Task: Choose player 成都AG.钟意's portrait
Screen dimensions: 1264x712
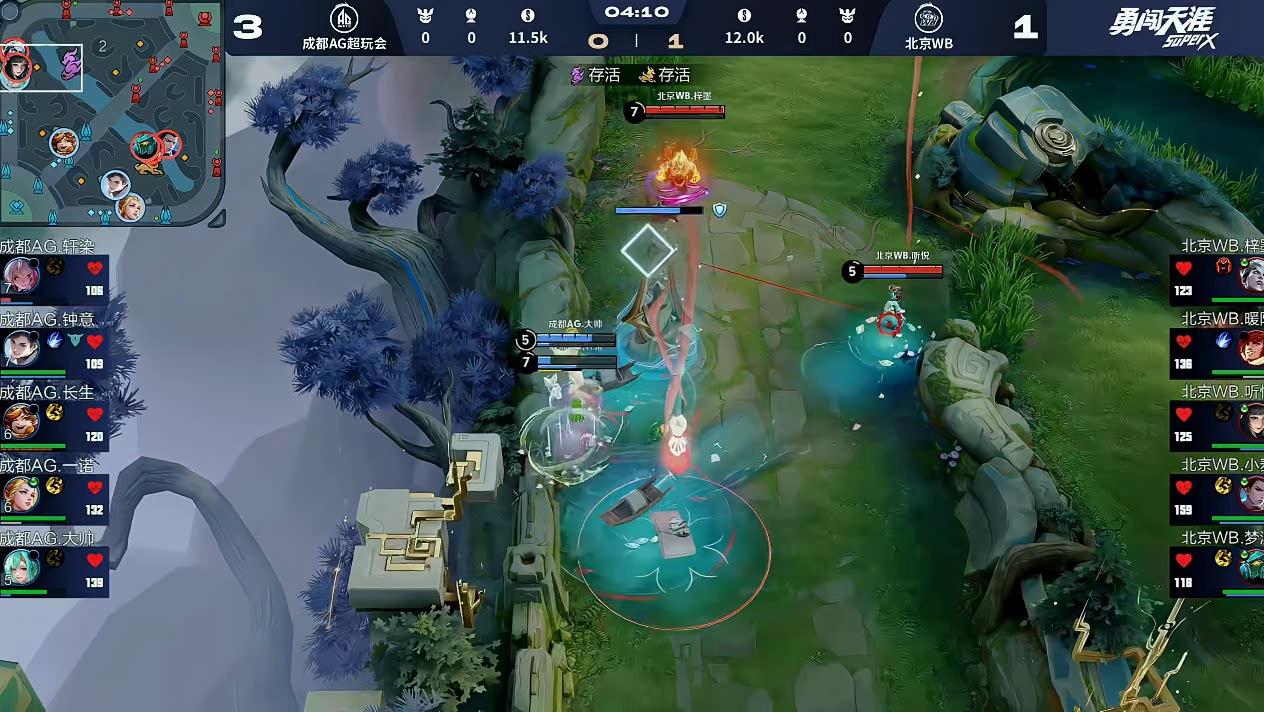Action: click(x=20, y=347)
